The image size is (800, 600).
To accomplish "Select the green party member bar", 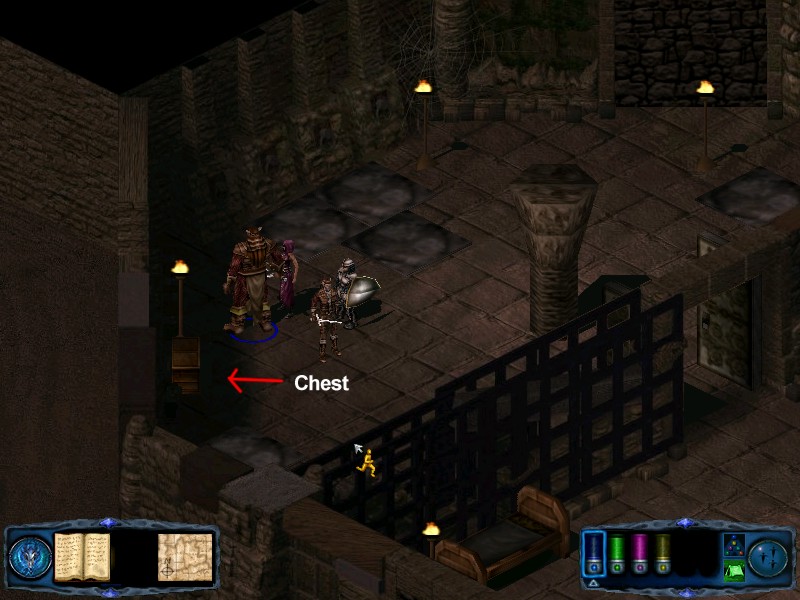I will (x=617, y=553).
